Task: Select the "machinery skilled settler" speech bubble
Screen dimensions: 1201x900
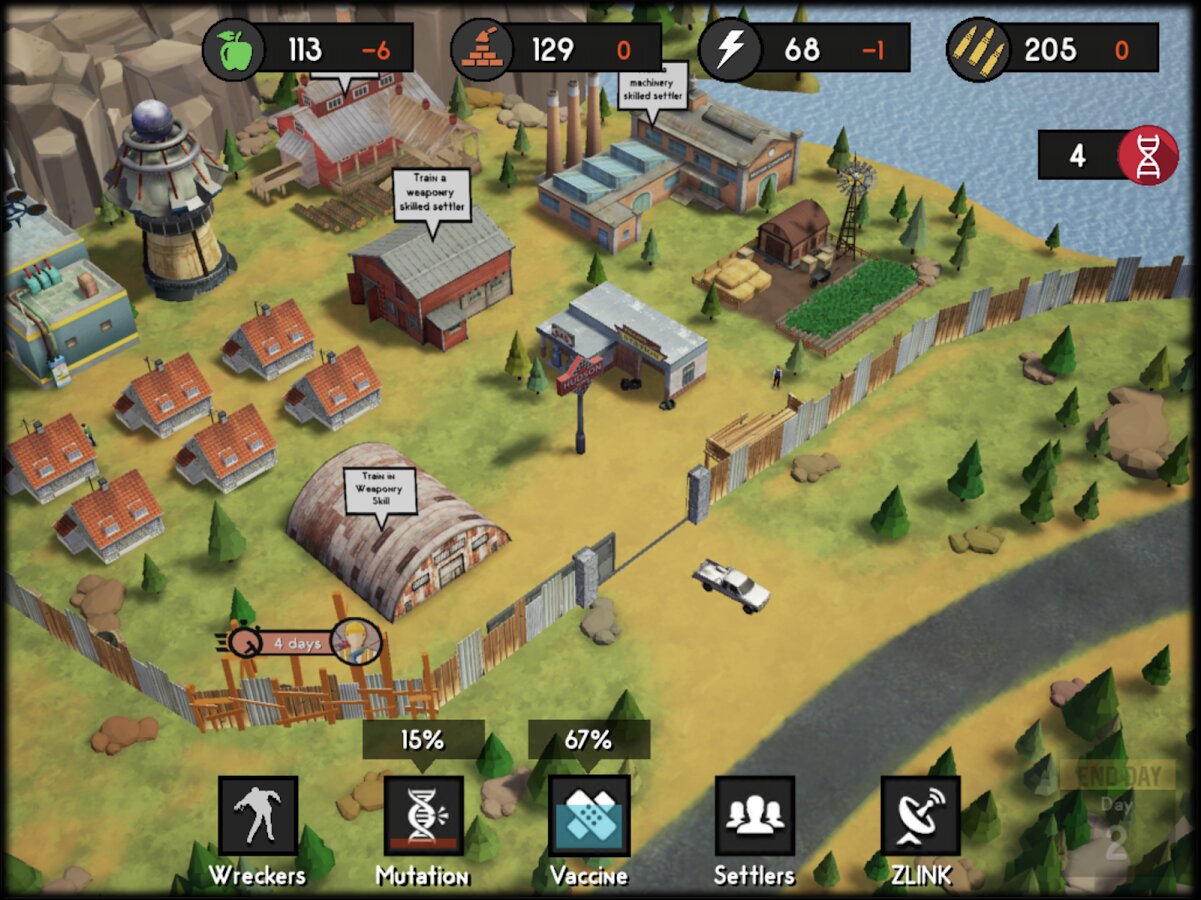Action: [653, 86]
